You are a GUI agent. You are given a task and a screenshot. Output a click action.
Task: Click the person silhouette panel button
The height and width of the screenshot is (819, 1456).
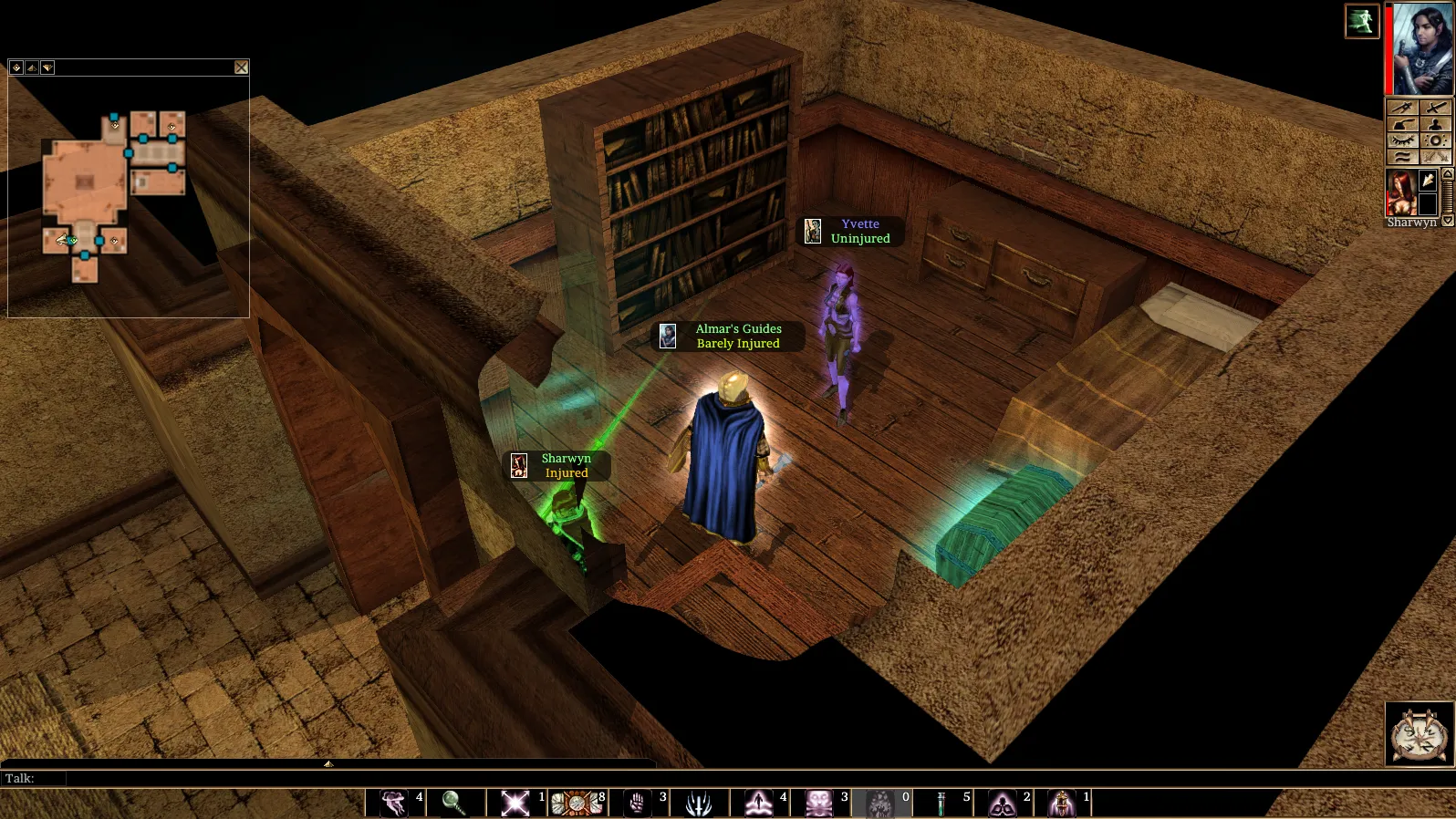(1435, 124)
